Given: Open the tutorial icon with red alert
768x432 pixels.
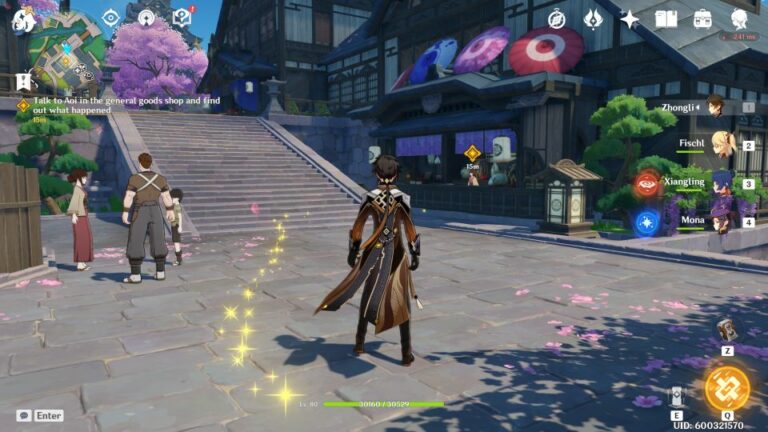Looking at the screenshot, I should tap(182, 17).
